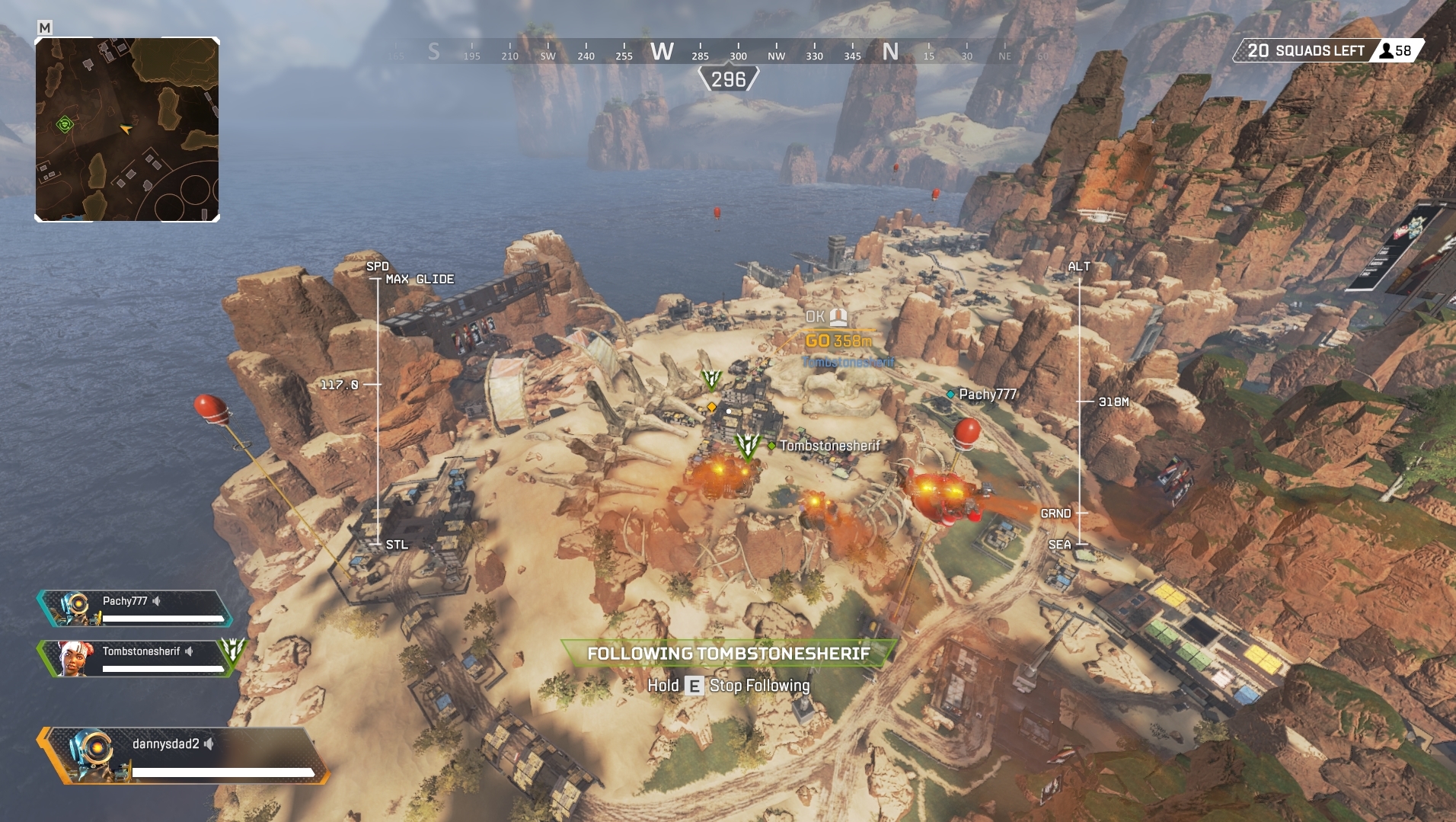Click the speaker icon next to dannysdad2
This screenshot has height=822, width=1456.
209,744
